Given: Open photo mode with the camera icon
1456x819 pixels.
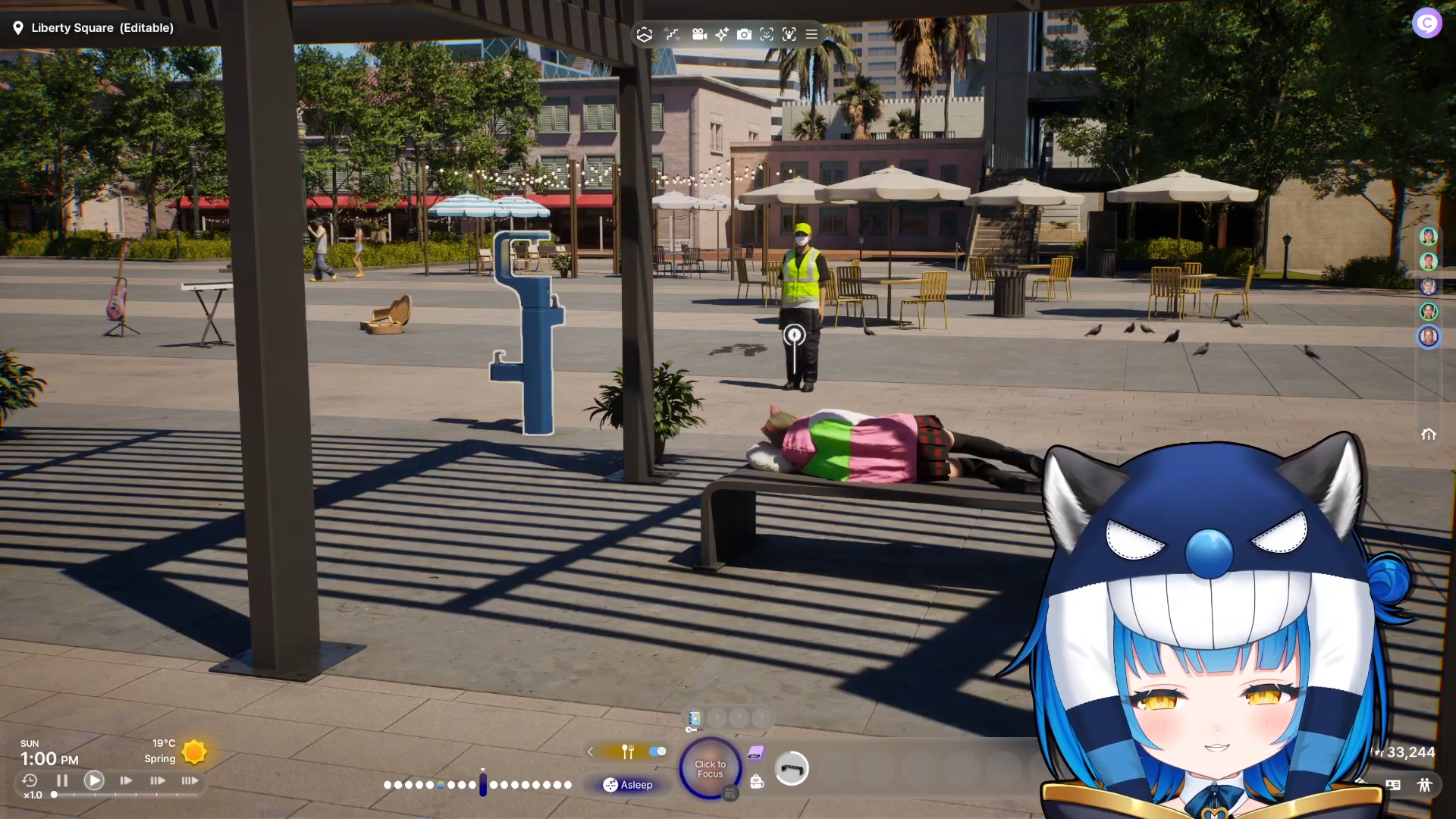Looking at the screenshot, I should click(x=745, y=34).
